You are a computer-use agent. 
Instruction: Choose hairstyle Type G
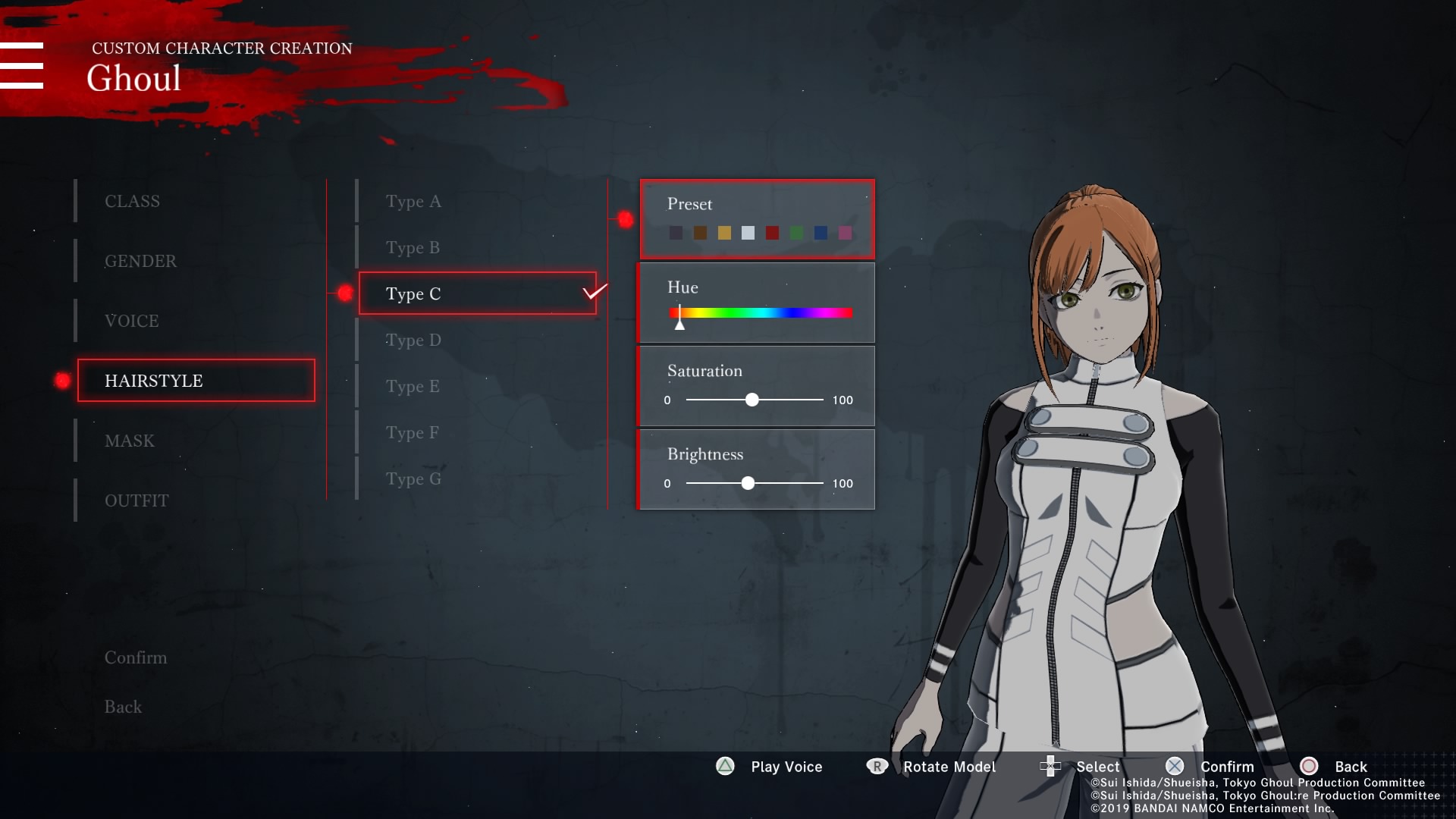pyautogui.click(x=413, y=479)
